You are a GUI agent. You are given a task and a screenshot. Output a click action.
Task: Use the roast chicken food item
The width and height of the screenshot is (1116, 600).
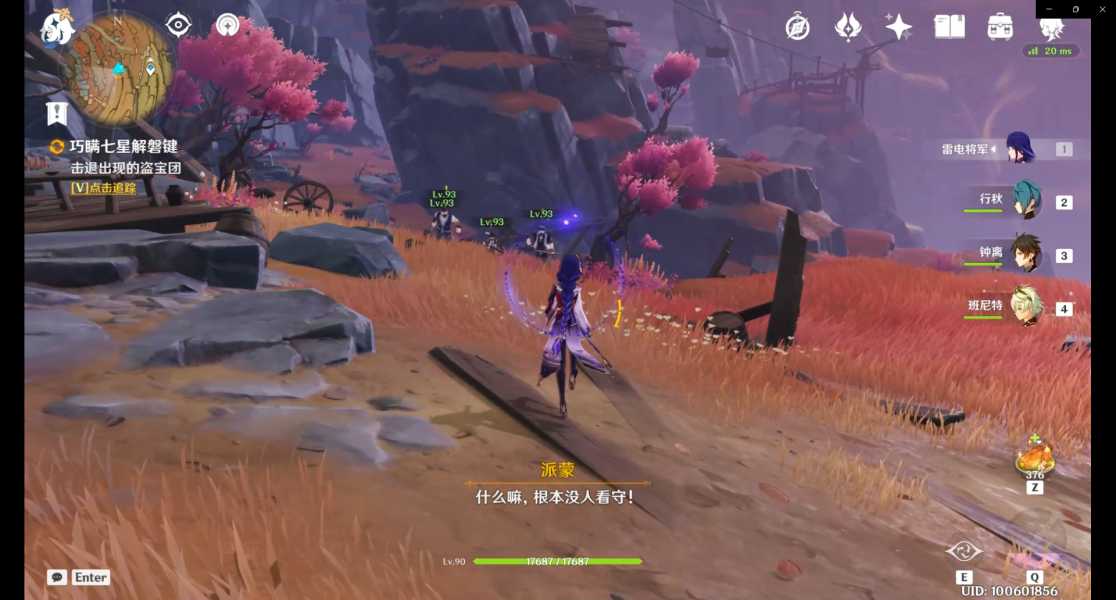1034,459
